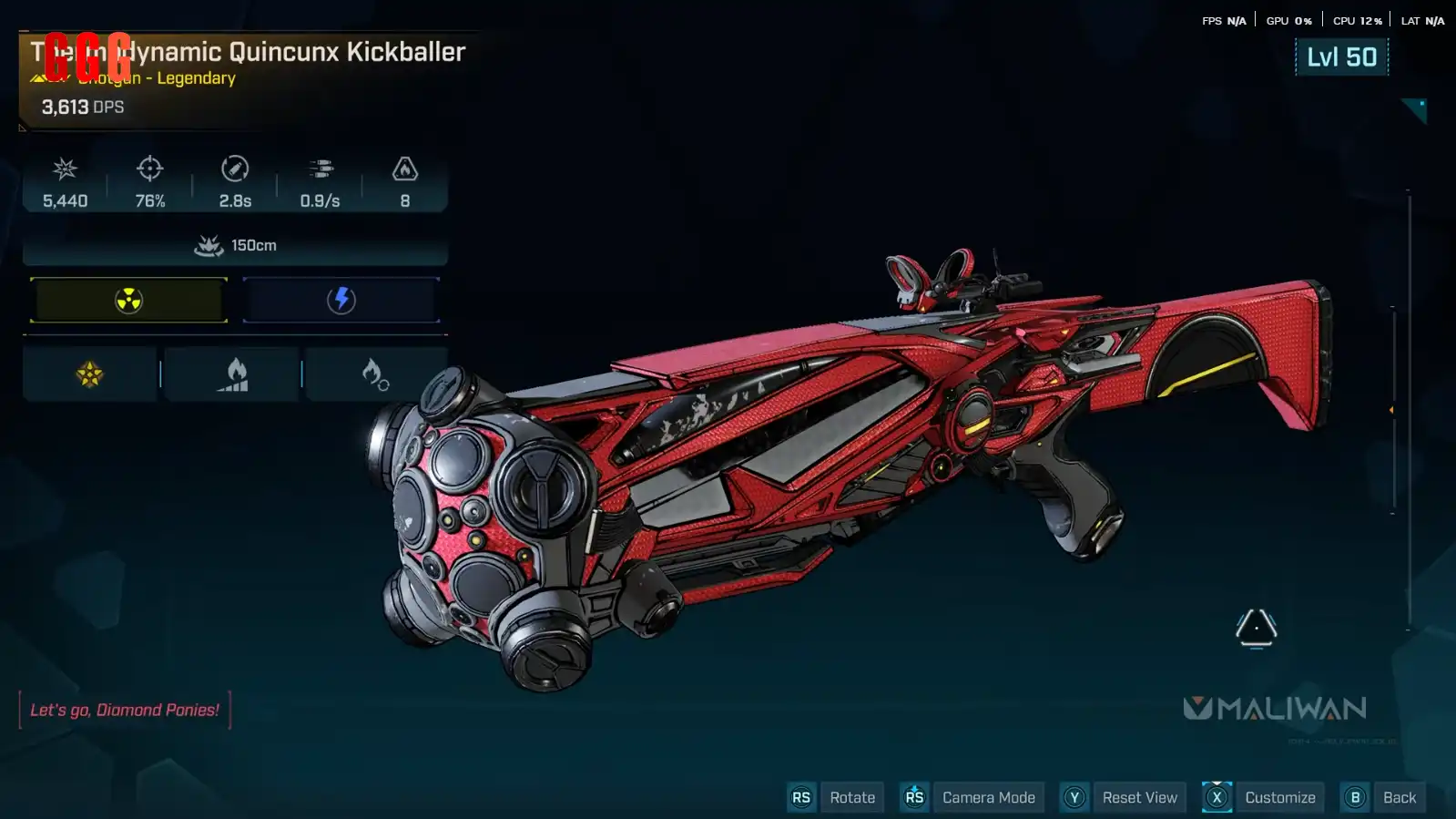Switch to the shock element mode
This screenshot has height=819, width=1456.
click(x=341, y=300)
